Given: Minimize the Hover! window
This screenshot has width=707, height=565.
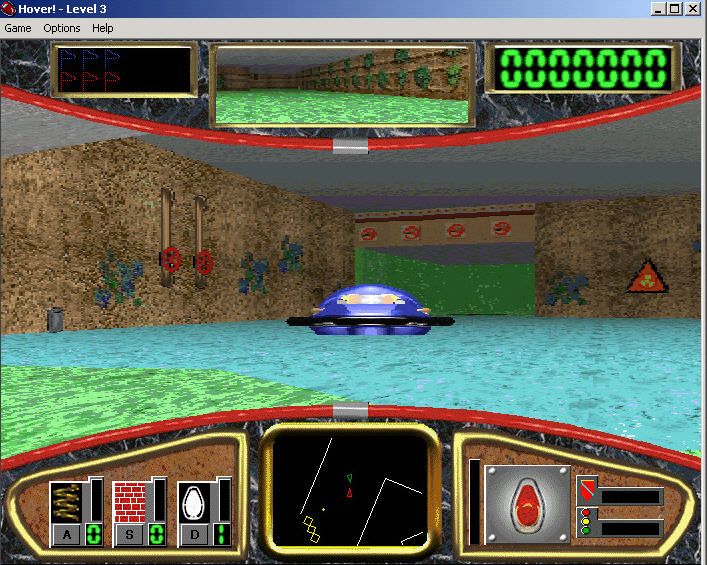Looking at the screenshot, I should (659, 9).
